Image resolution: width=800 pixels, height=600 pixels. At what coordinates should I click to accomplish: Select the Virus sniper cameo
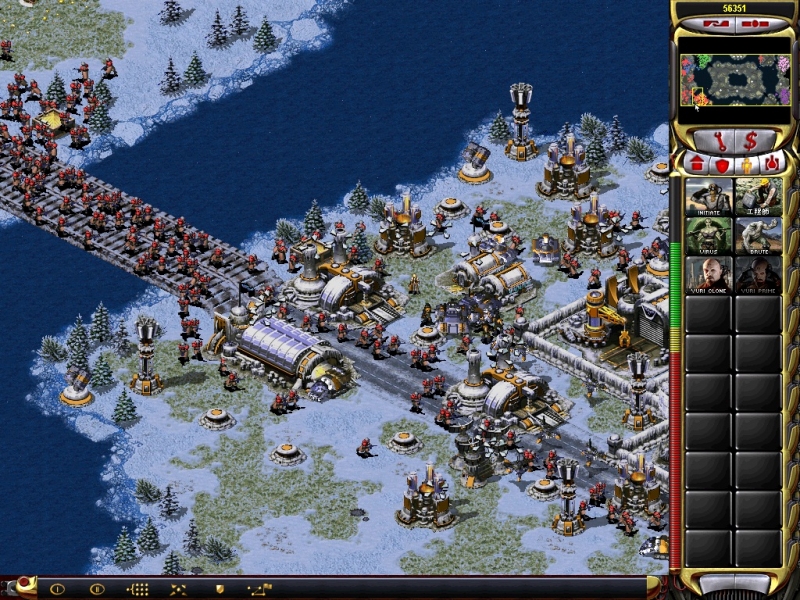pyautogui.click(x=710, y=236)
